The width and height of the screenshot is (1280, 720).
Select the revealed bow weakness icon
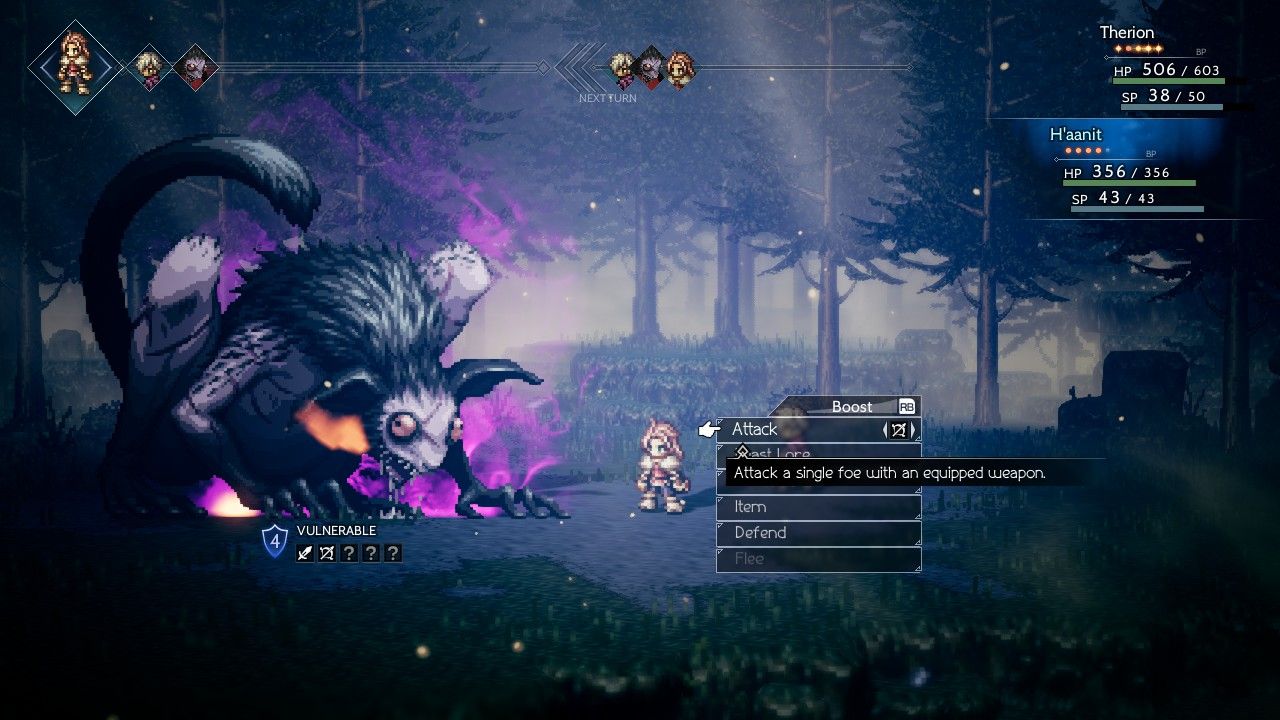[327, 553]
